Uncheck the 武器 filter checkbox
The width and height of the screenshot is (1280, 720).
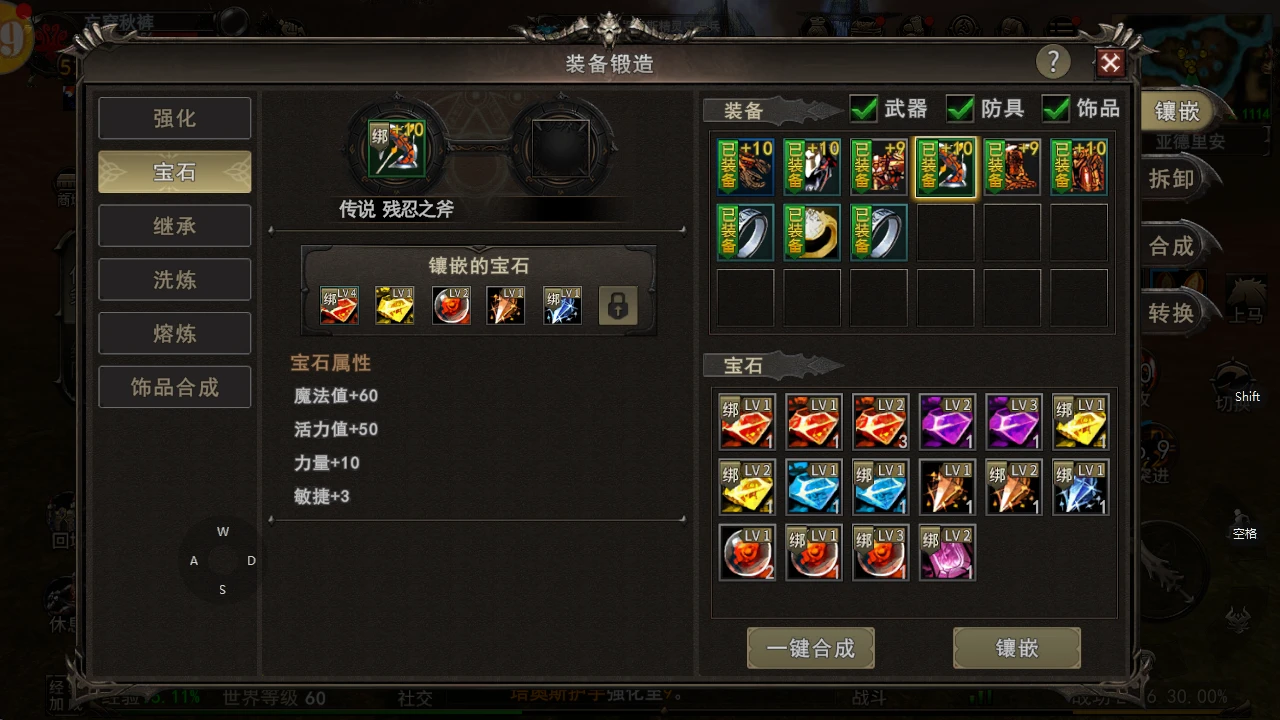[863, 110]
